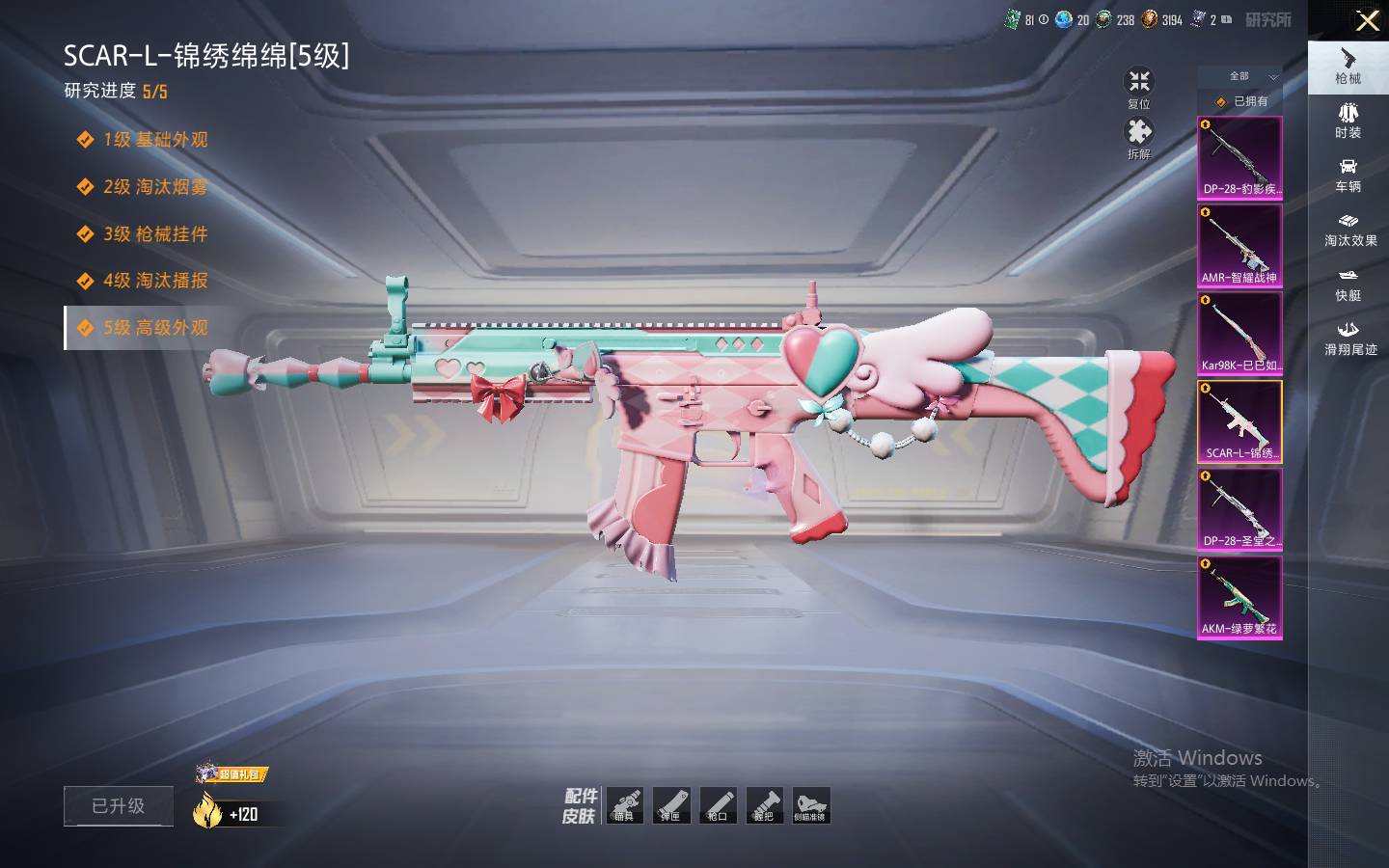Open the 全部 filter dropdown
The image size is (1389, 868).
[1252, 76]
